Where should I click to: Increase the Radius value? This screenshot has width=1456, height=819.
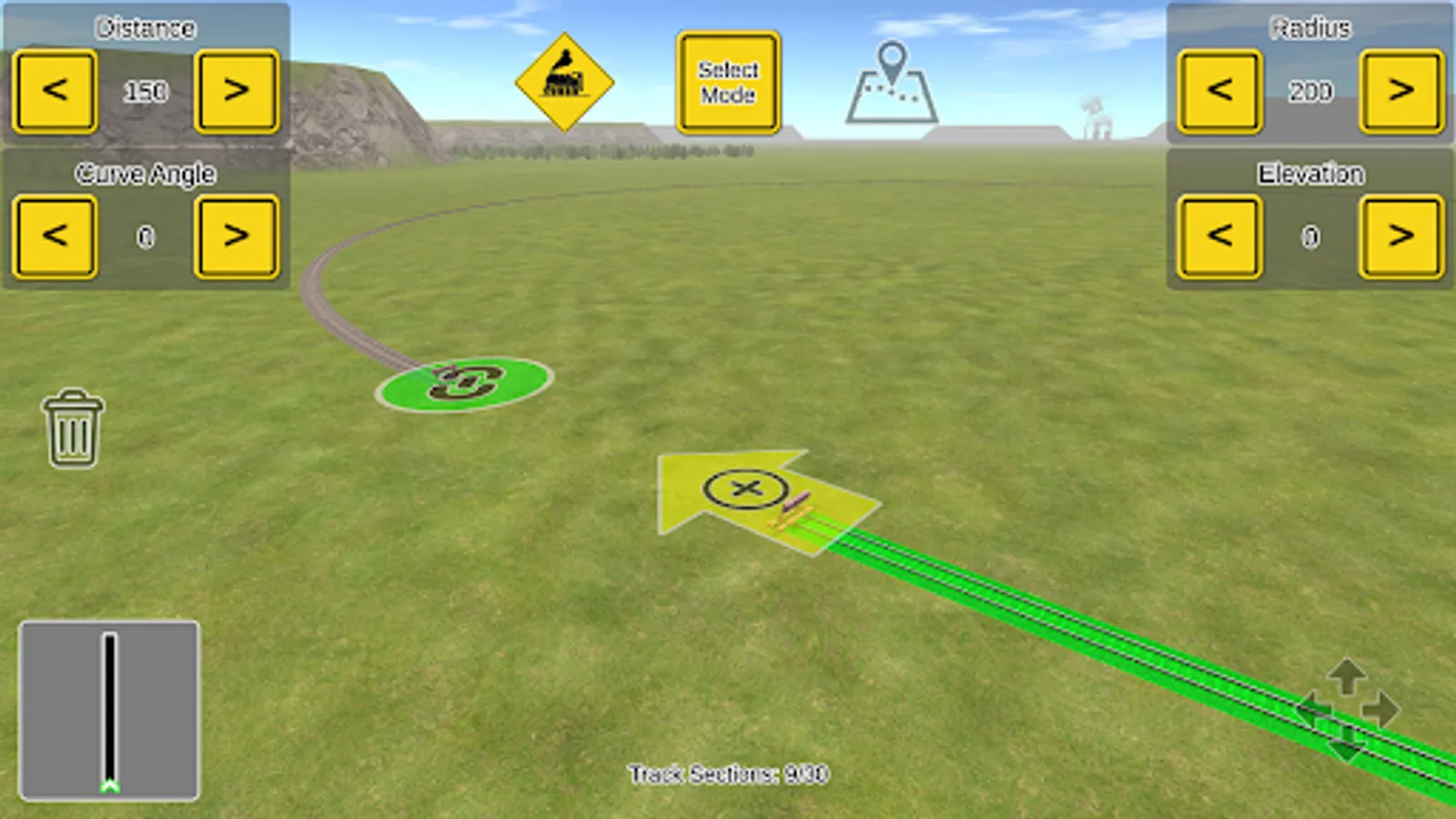tap(1401, 91)
